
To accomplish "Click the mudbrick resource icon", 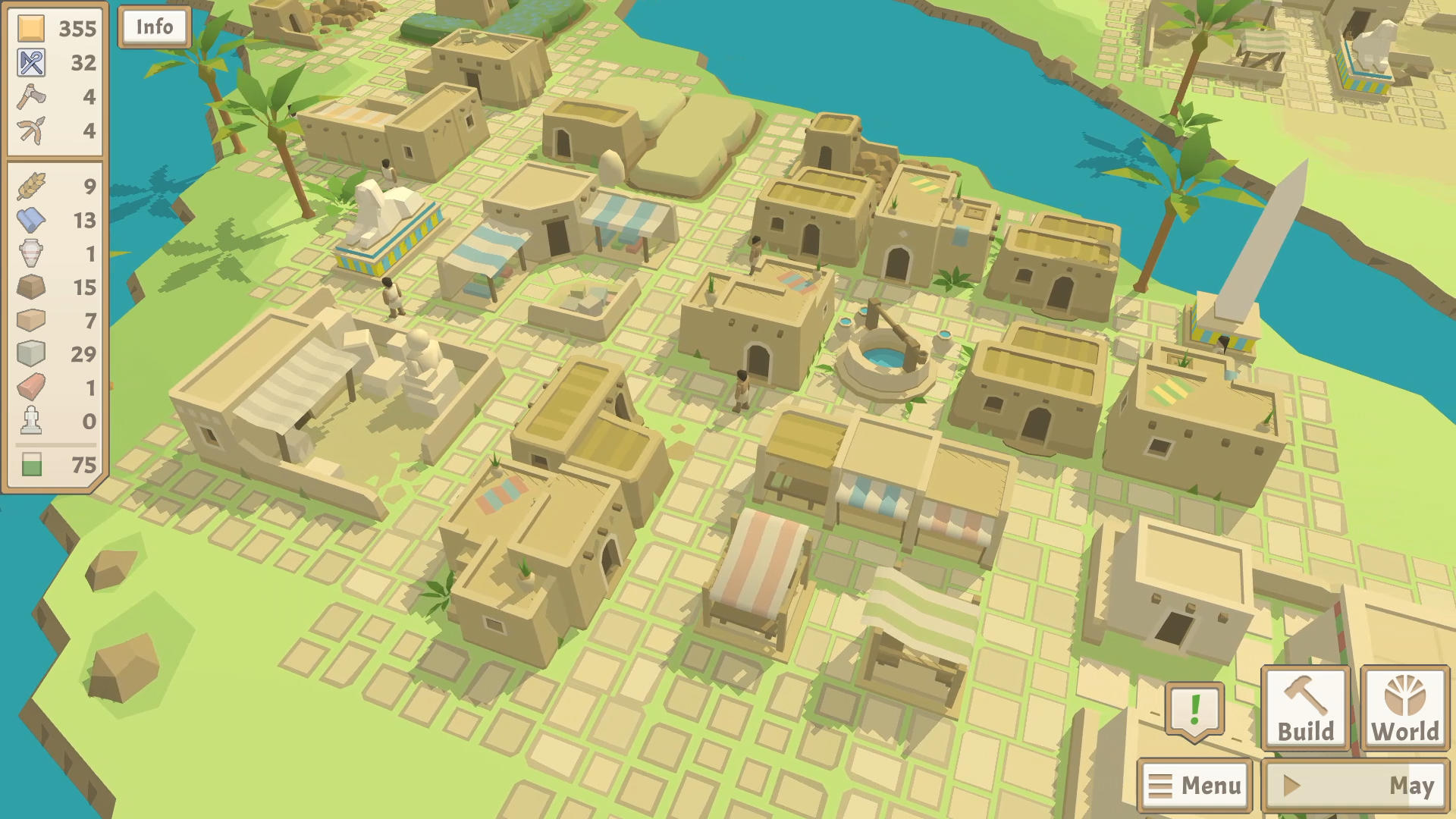I will (30, 322).
